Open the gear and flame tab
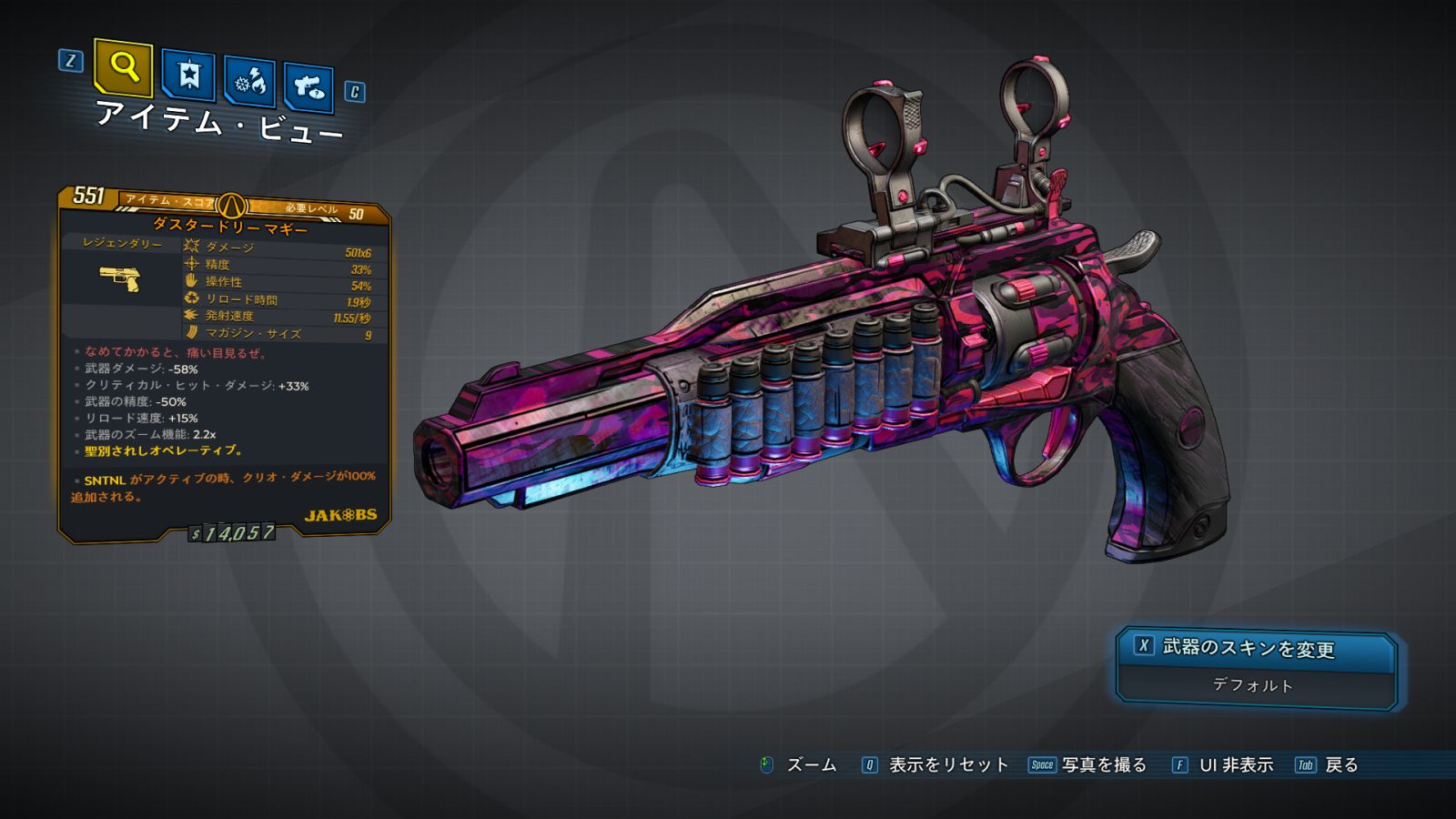 249,83
